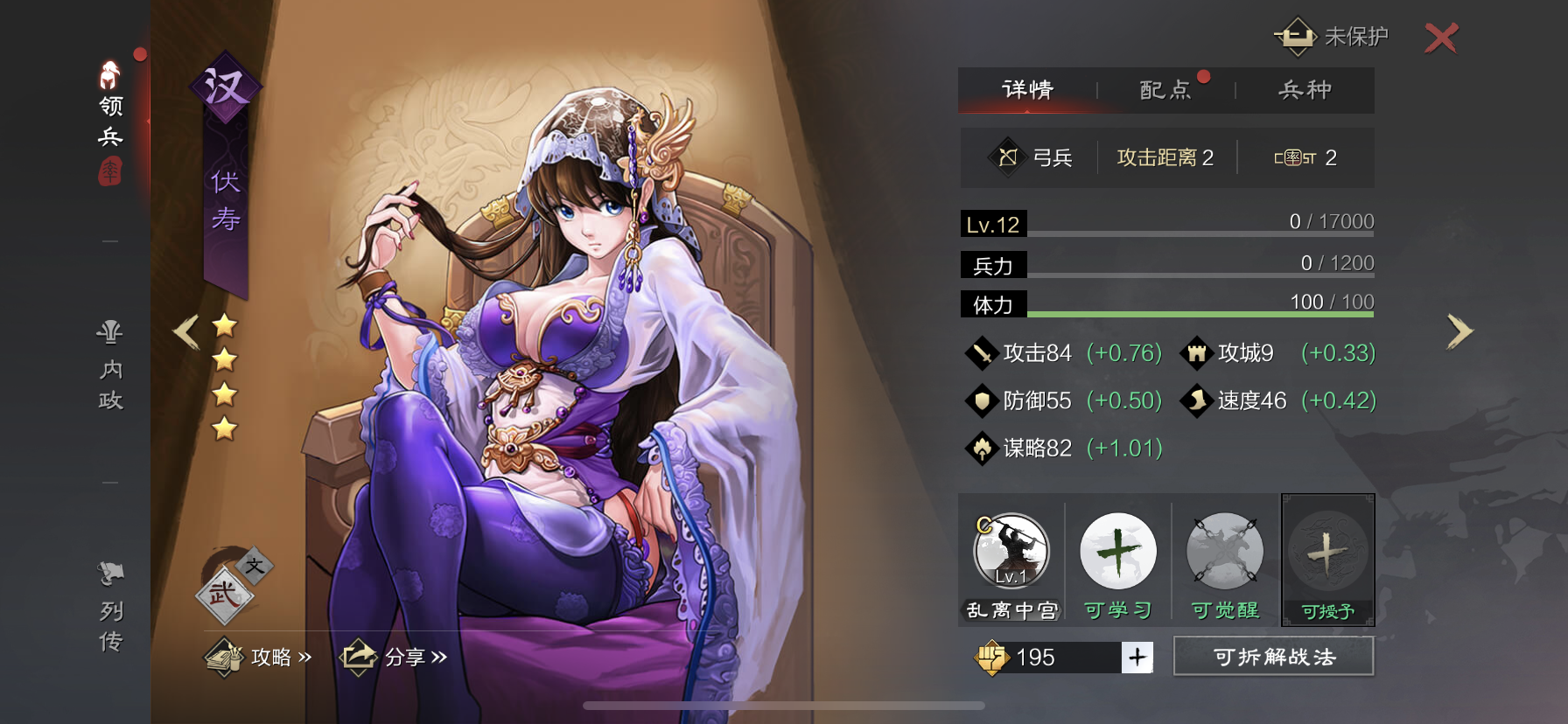Open the 领兵 panel in the left sidebar
The width and height of the screenshot is (1568, 724).
[x=108, y=114]
